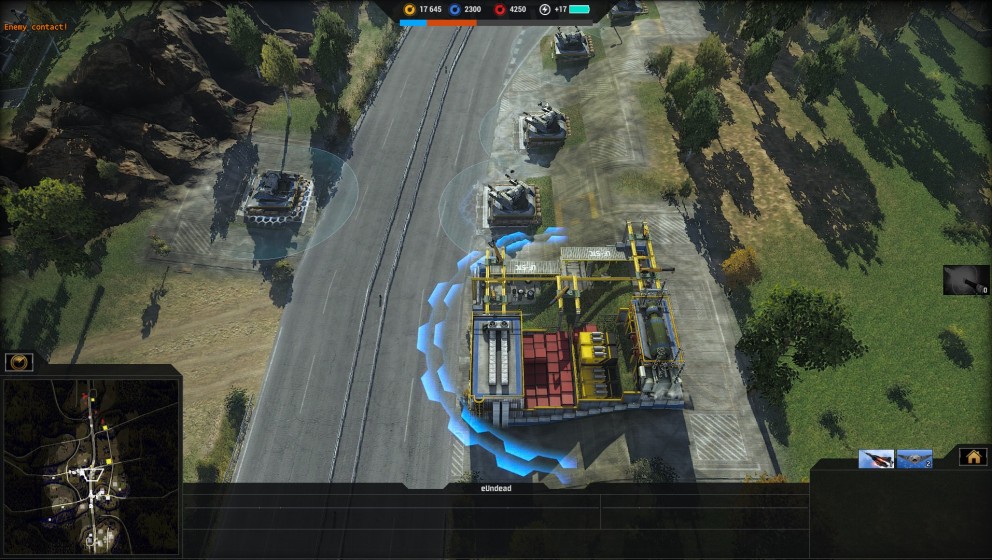The image size is (992, 560).
Task: Click the orange home base button
Action: pyautogui.click(x=972, y=457)
